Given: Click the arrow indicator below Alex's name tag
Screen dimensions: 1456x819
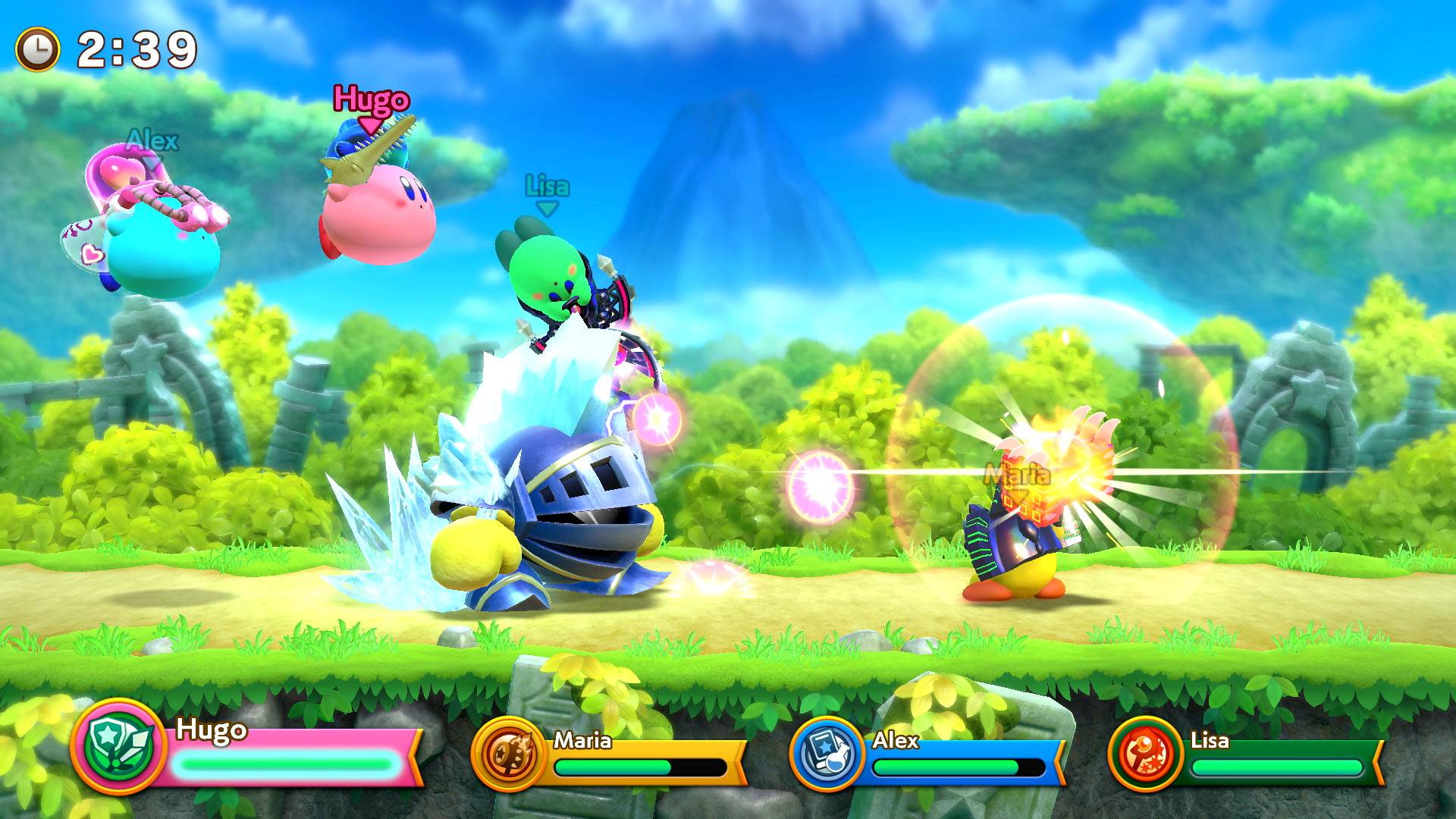Looking at the screenshot, I should coord(152,163).
